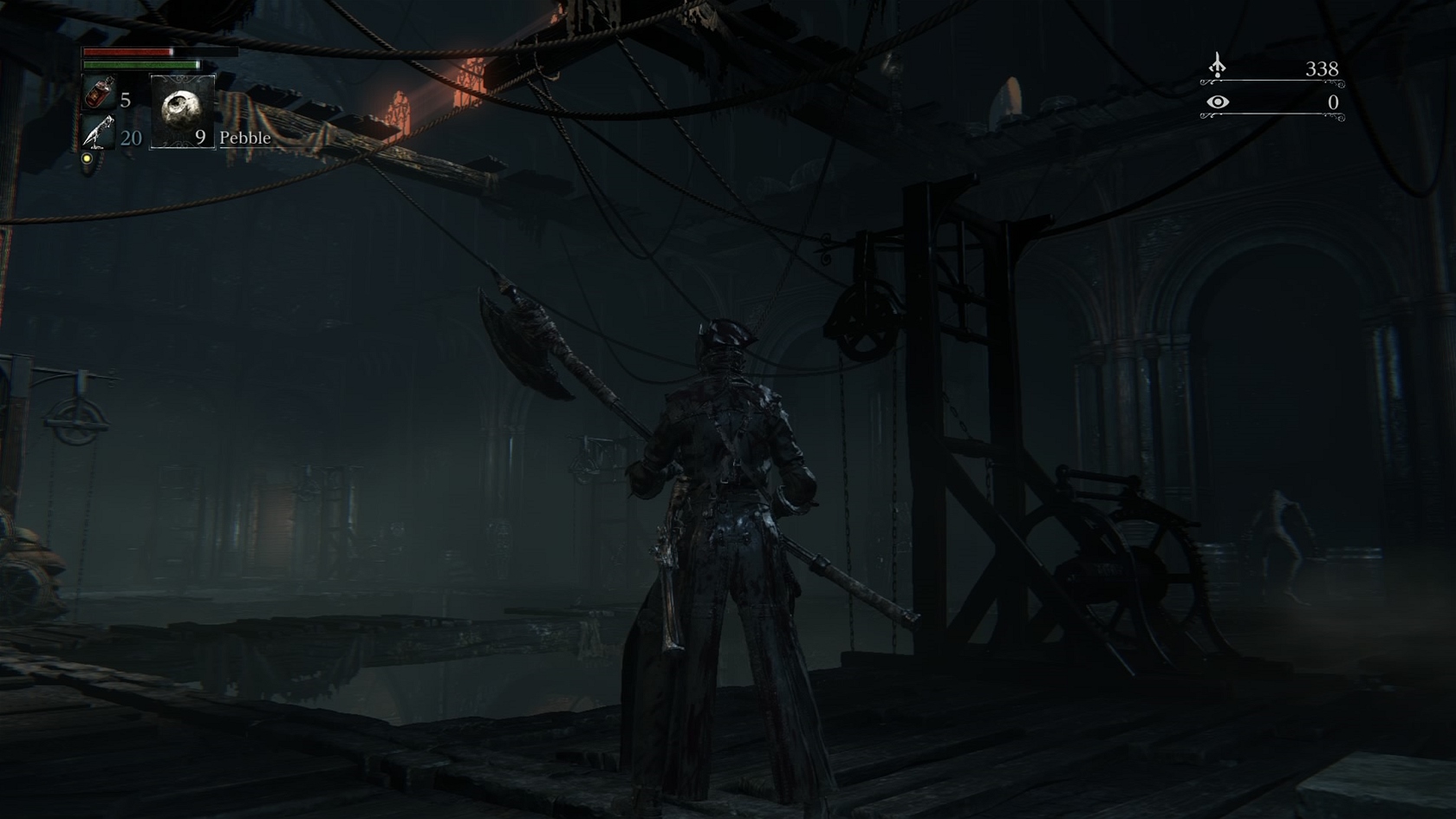The image size is (1456, 819).
Task: Select the Blood Vial item icon
Action: pyautogui.click(x=99, y=93)
